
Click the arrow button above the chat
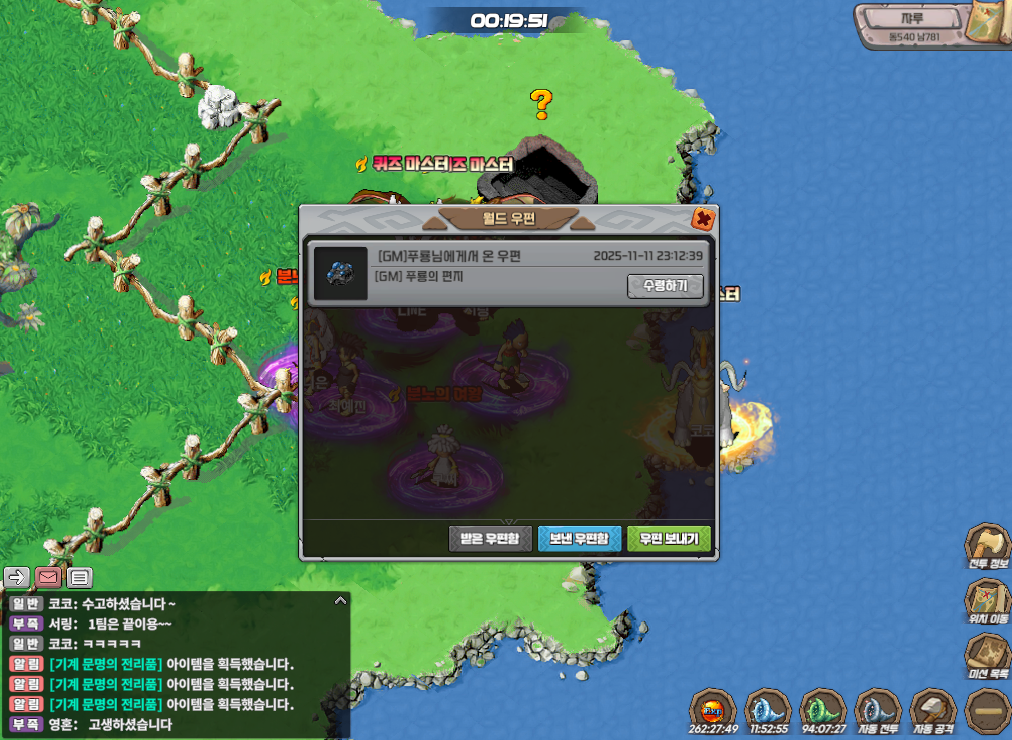coord(17,577)
